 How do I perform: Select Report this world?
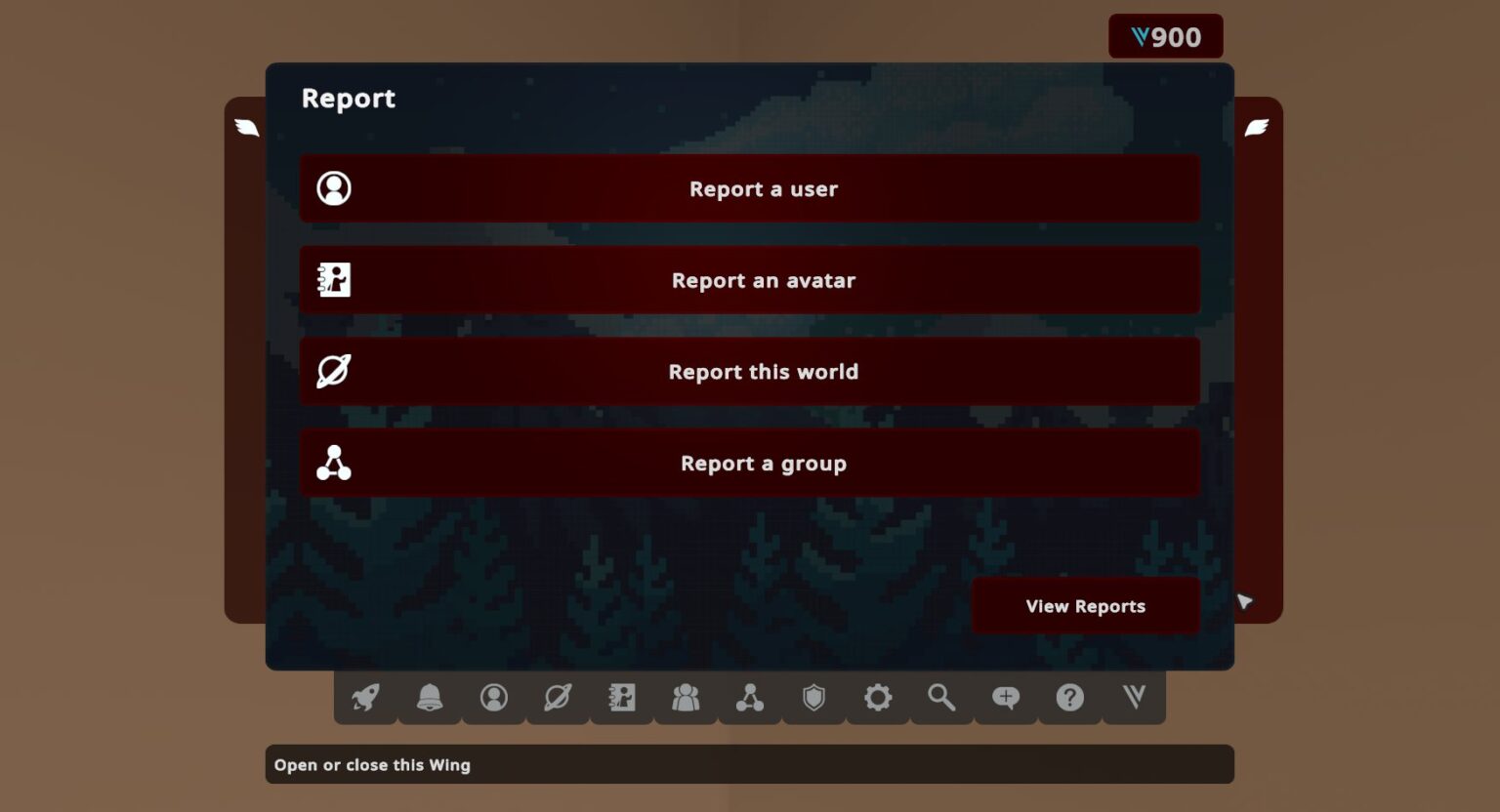(x=750, y=371)
